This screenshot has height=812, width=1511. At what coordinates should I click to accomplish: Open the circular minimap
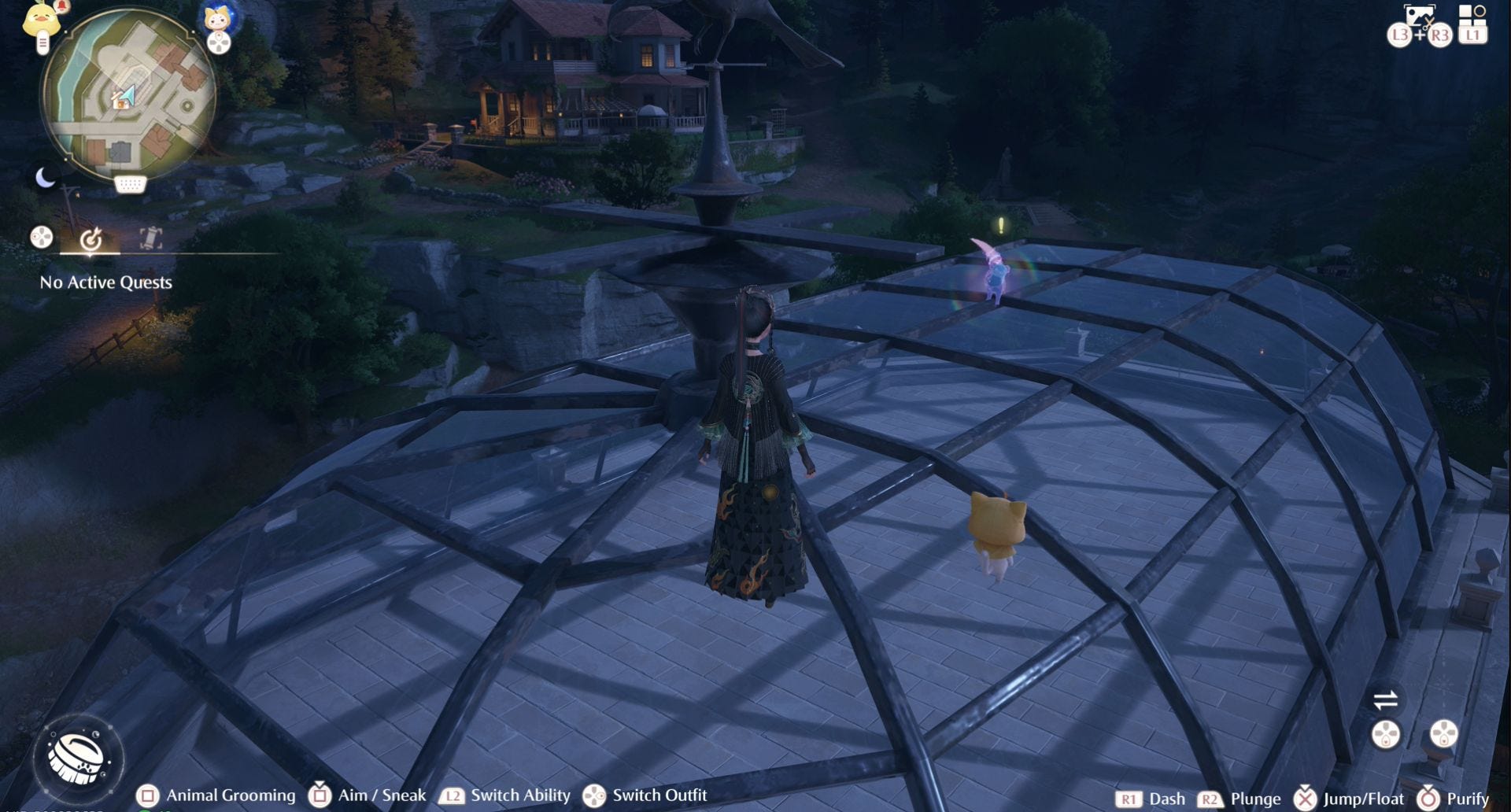[x=128, y=94]
